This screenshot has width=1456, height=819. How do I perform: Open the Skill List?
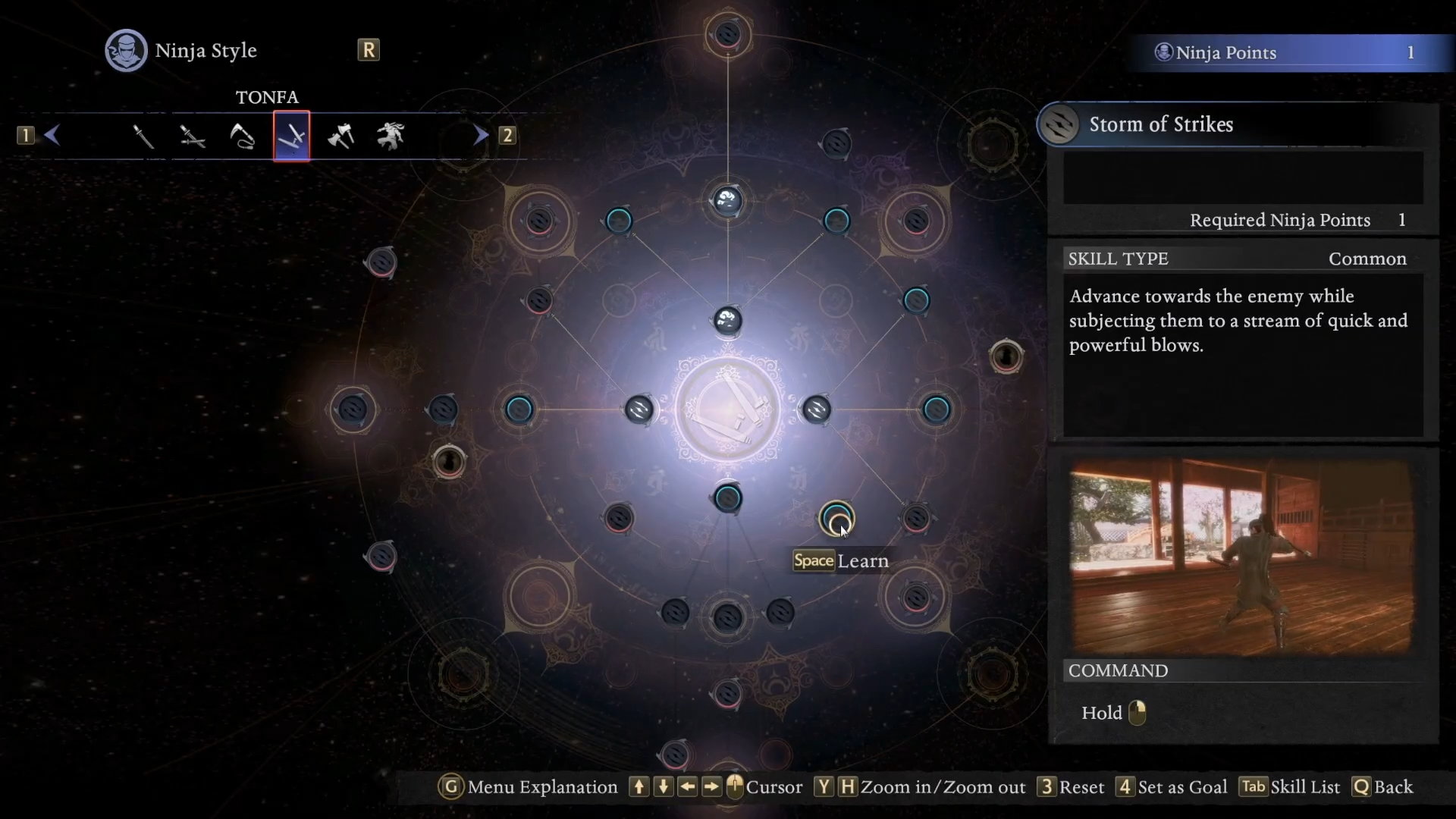1291,787
